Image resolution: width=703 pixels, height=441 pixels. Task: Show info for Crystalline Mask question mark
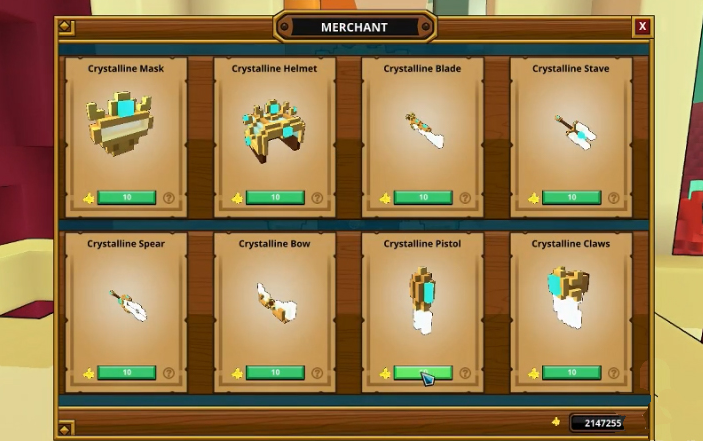click(169, 198)
